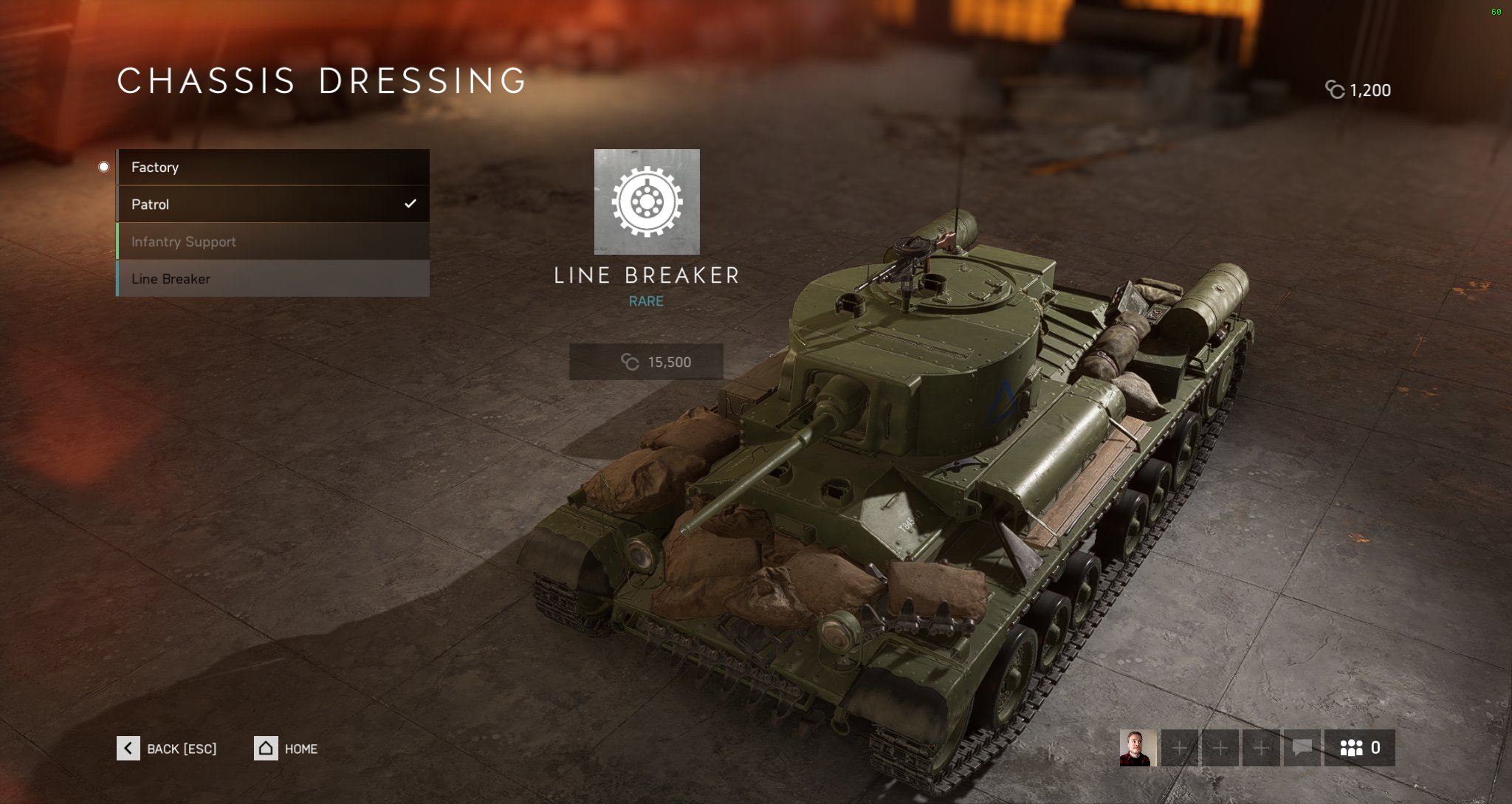Viewport: 1512px width, 804px height.
Task: Return to the Home screen
Action: [286, 749]
